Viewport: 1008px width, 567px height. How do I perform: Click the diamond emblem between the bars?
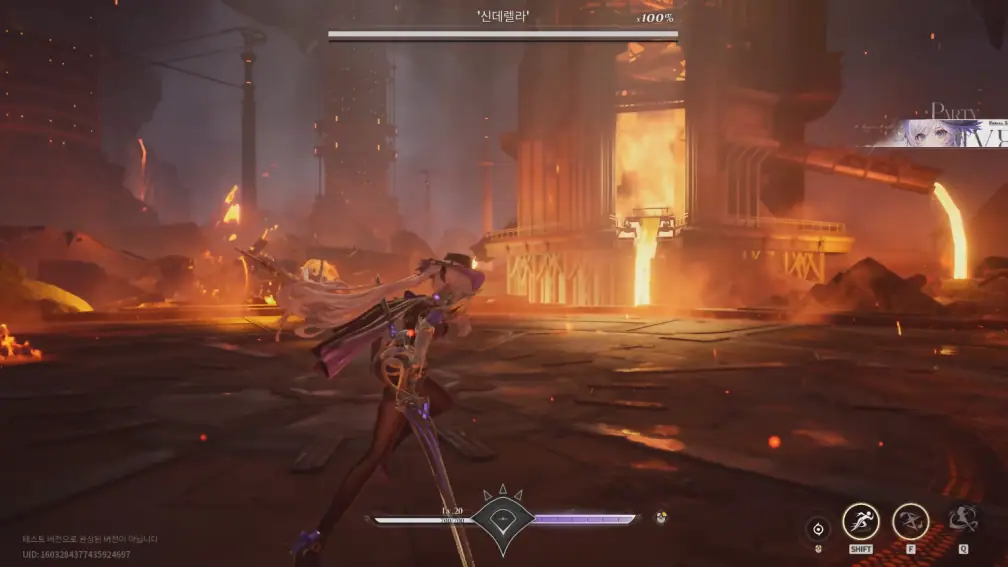click(x=503, y=518)
